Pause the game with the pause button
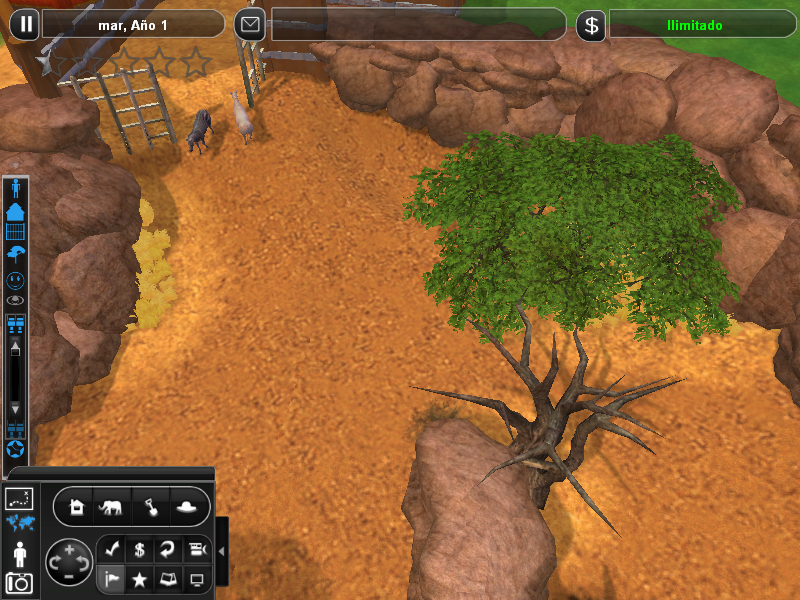The width and height of the screenshot is (800, 600). 27,24
